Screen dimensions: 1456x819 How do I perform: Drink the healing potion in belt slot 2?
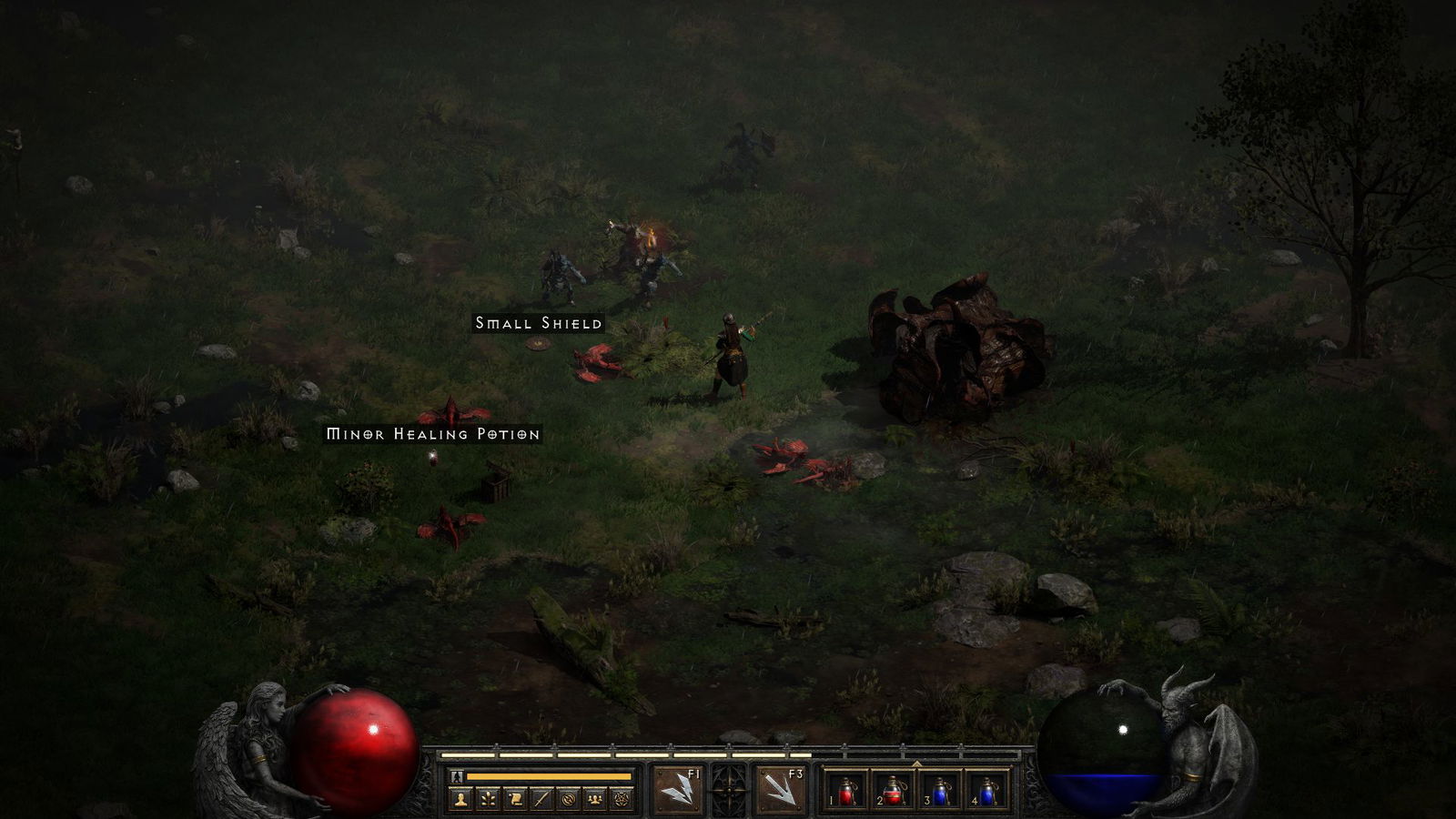892,794
